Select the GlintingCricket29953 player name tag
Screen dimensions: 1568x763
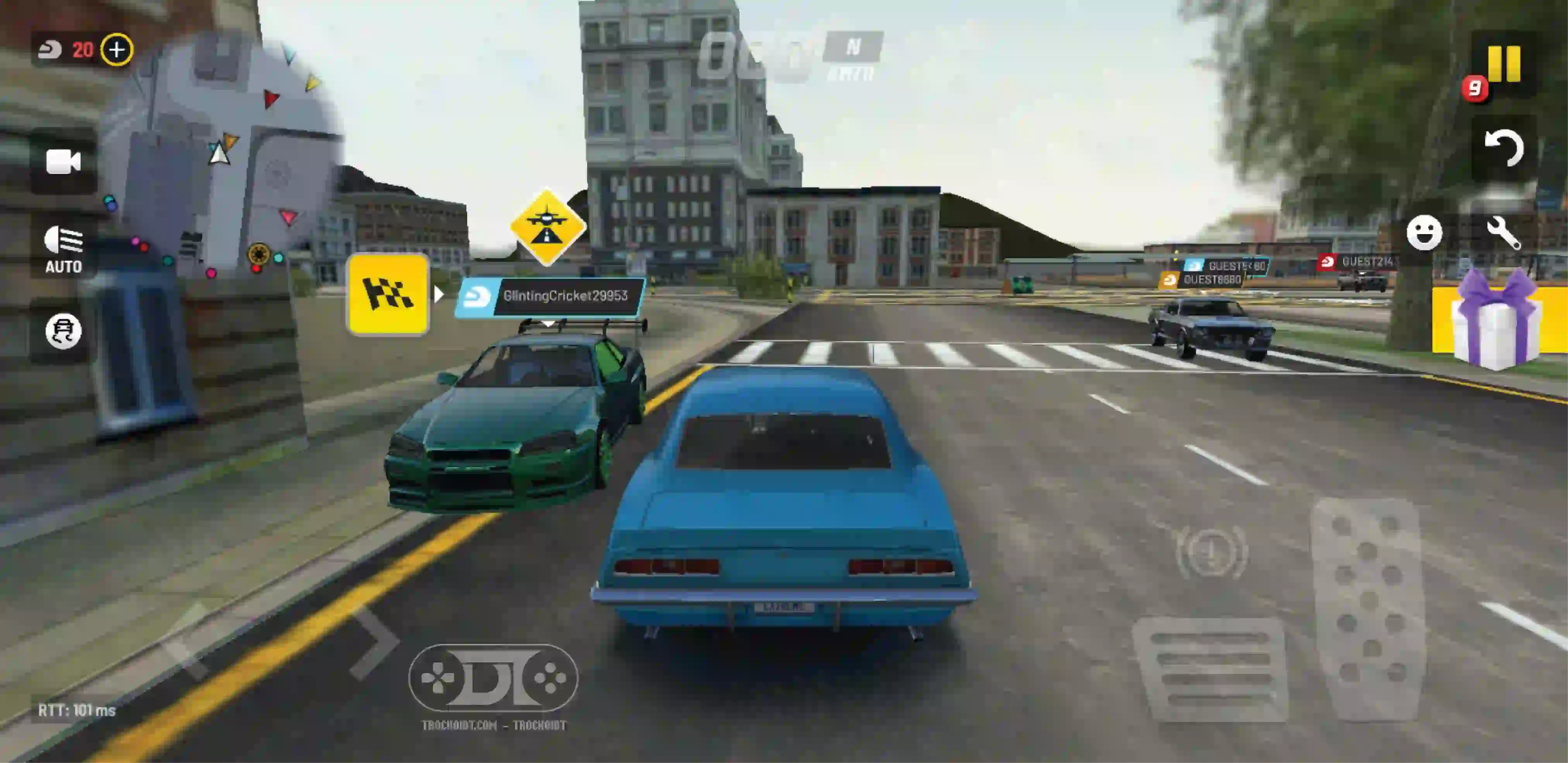pos(550,297)
